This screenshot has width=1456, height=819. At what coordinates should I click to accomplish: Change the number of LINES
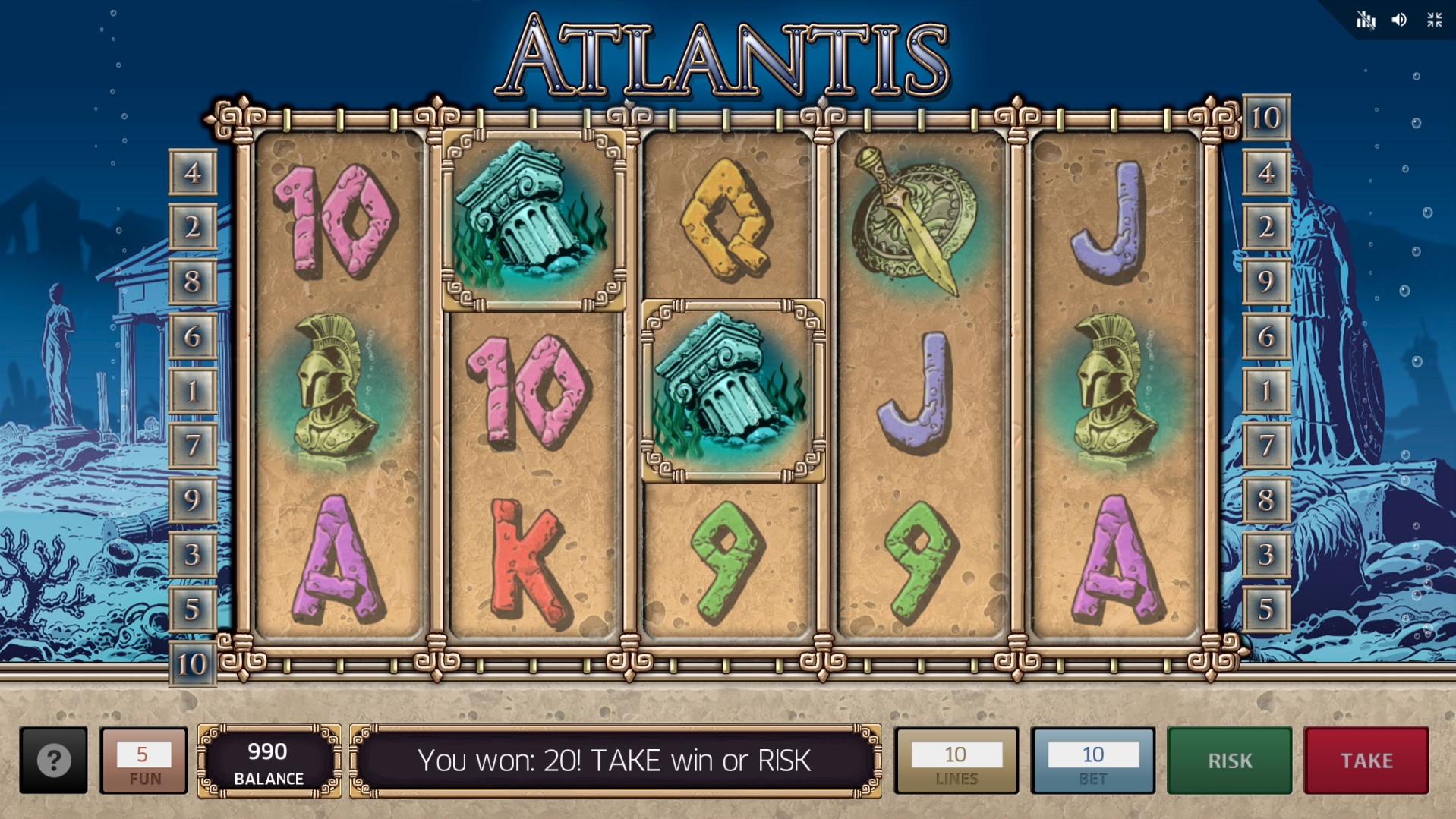[x=956, y=761]
